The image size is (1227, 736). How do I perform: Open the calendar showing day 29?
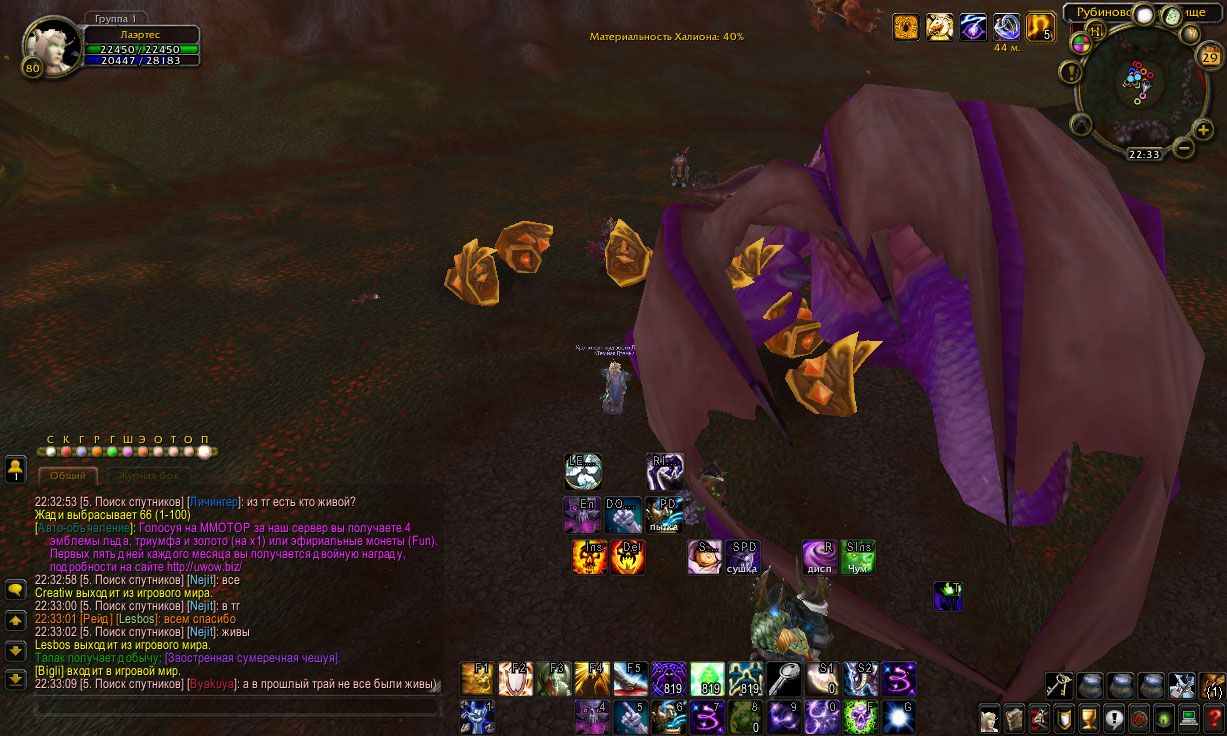(x=1208, y=56)
